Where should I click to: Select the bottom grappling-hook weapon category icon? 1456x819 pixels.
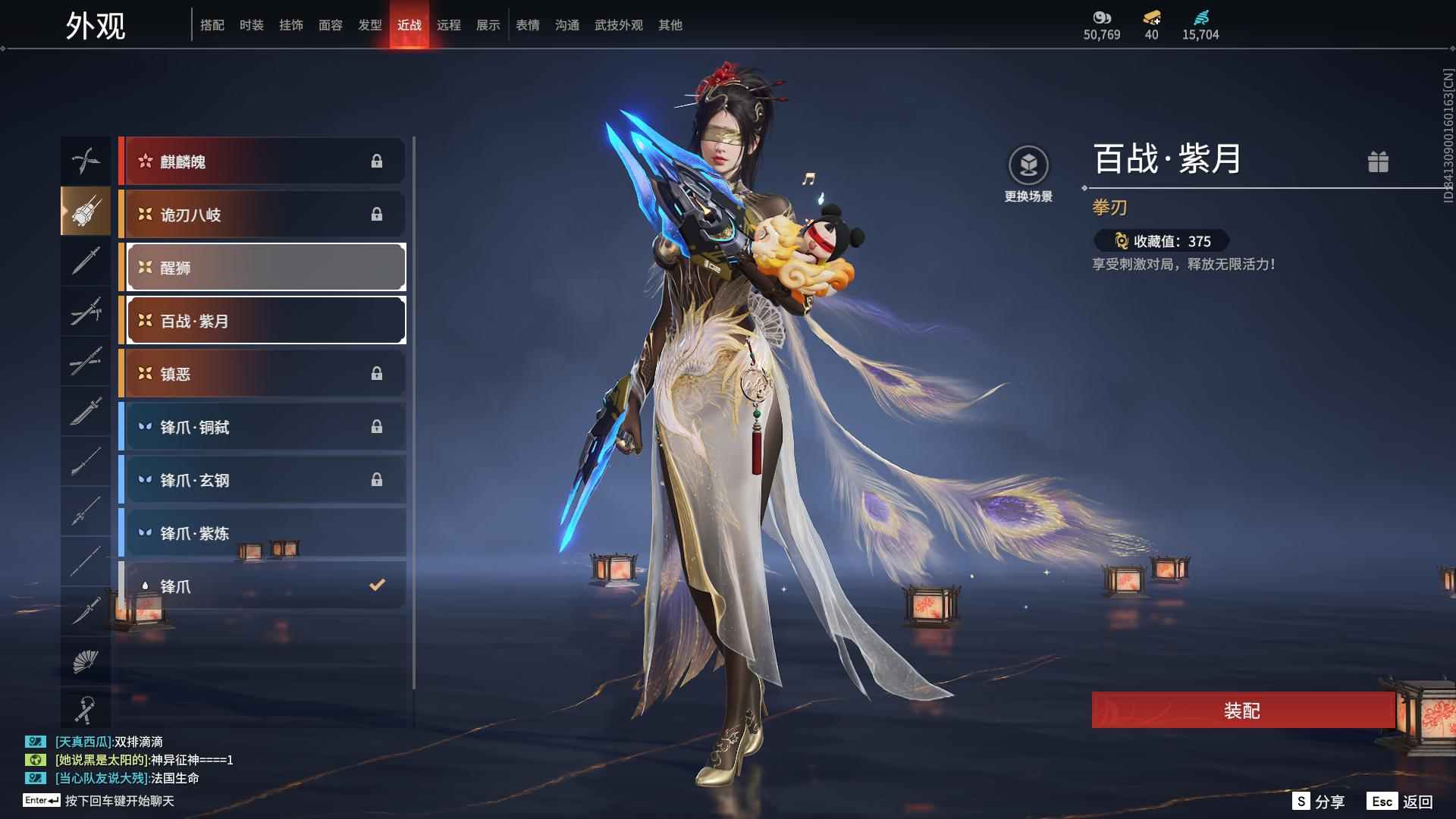[x=86, y=709]
